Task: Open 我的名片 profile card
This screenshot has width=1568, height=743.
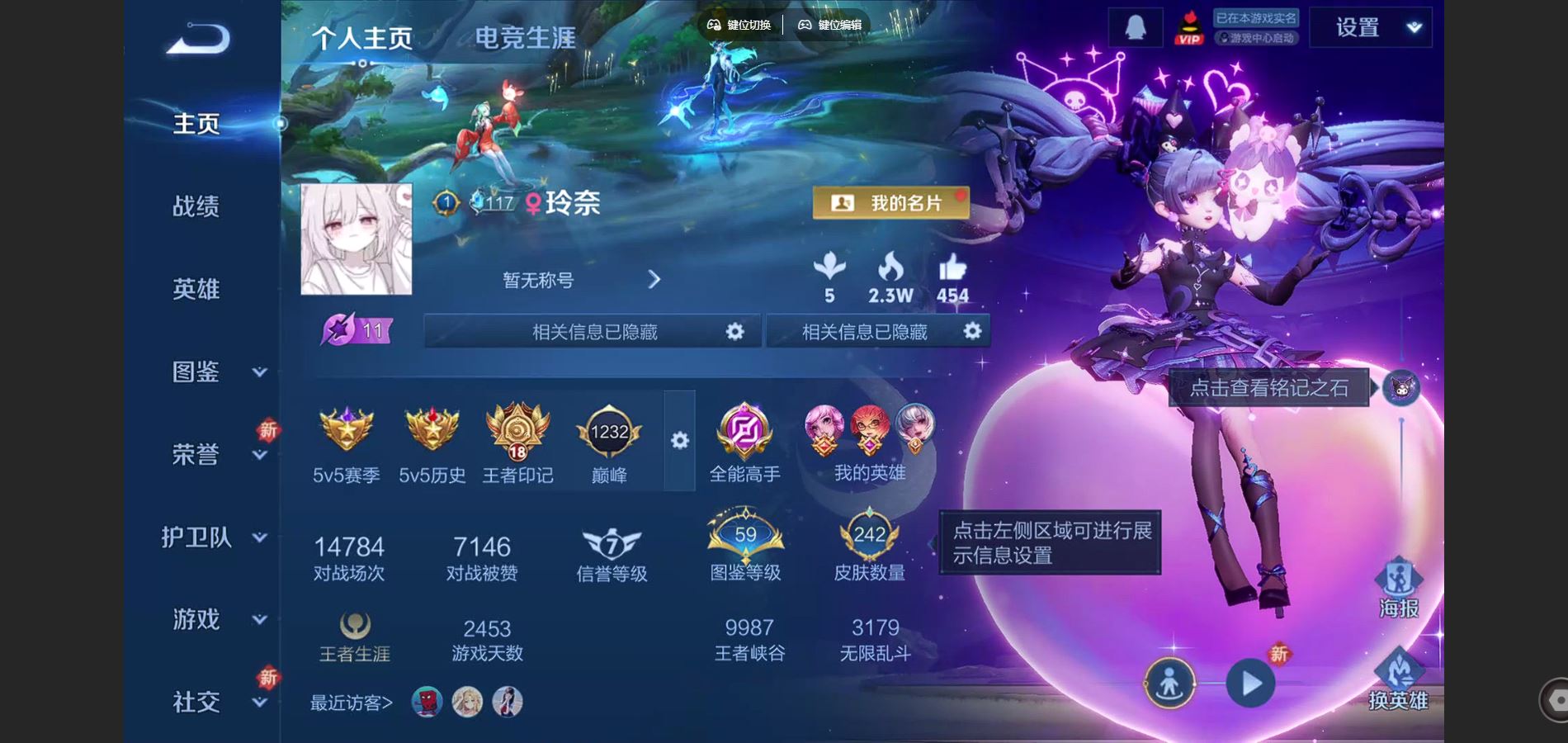Action: tap(891, 203)
